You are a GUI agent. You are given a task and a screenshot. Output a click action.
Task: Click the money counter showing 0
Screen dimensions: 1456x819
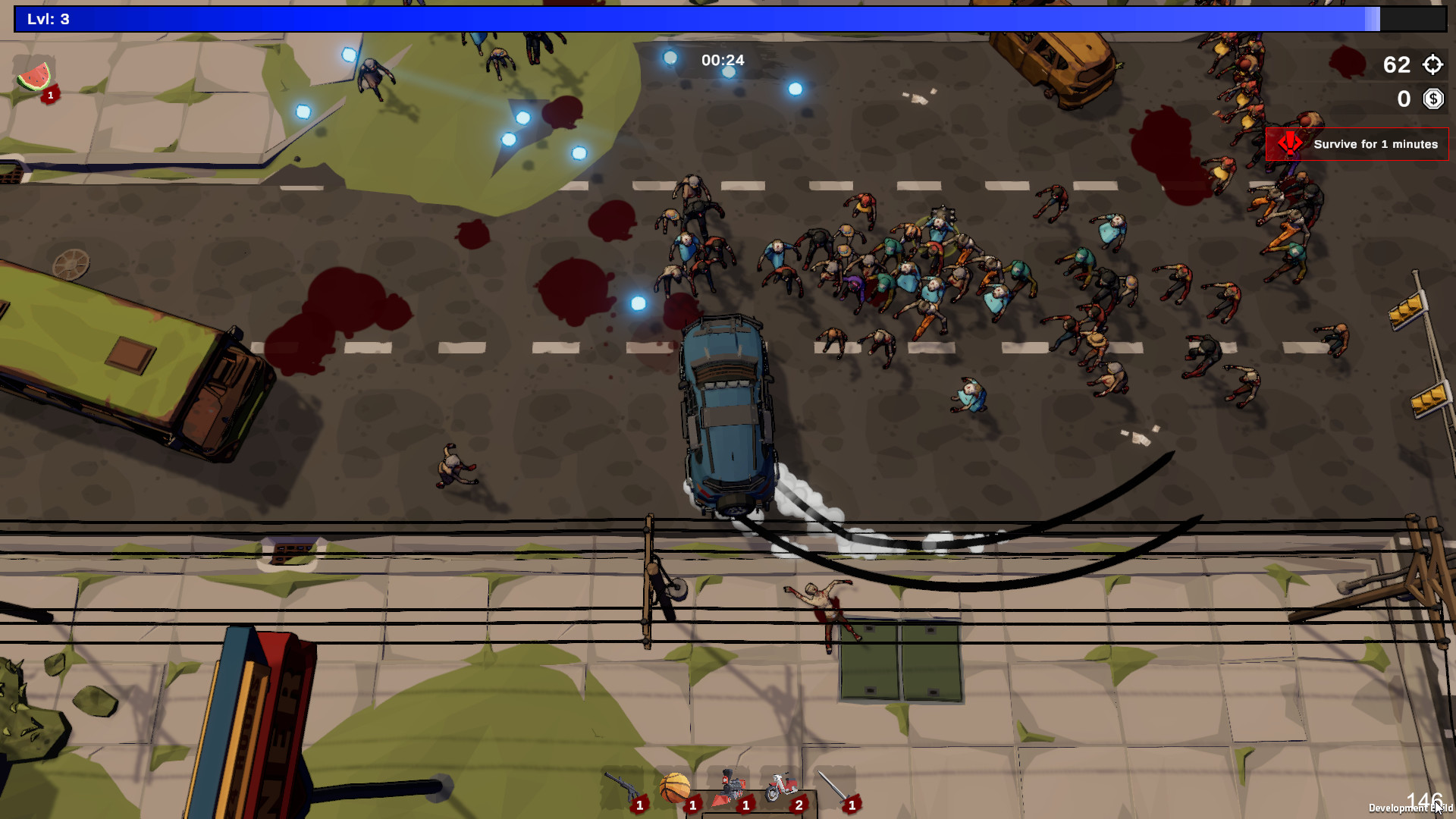coord(1402,99)
